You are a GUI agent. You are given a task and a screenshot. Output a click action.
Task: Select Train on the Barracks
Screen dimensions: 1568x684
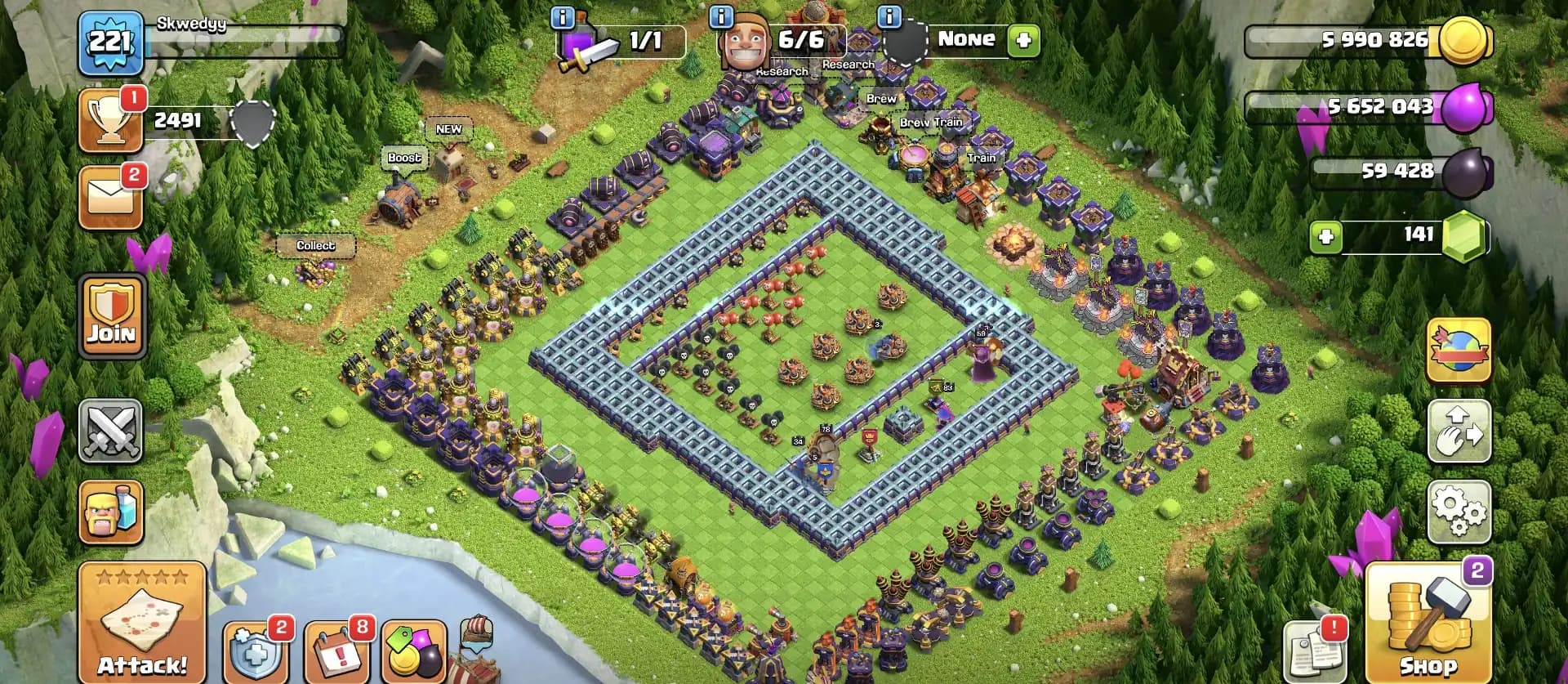[x=982, y=157]
